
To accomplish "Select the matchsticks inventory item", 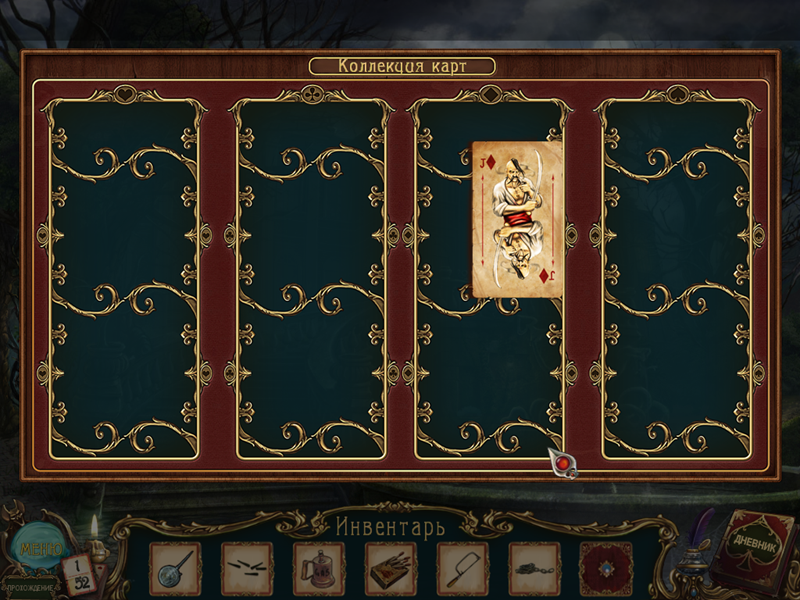I will [x=246, y=569].
